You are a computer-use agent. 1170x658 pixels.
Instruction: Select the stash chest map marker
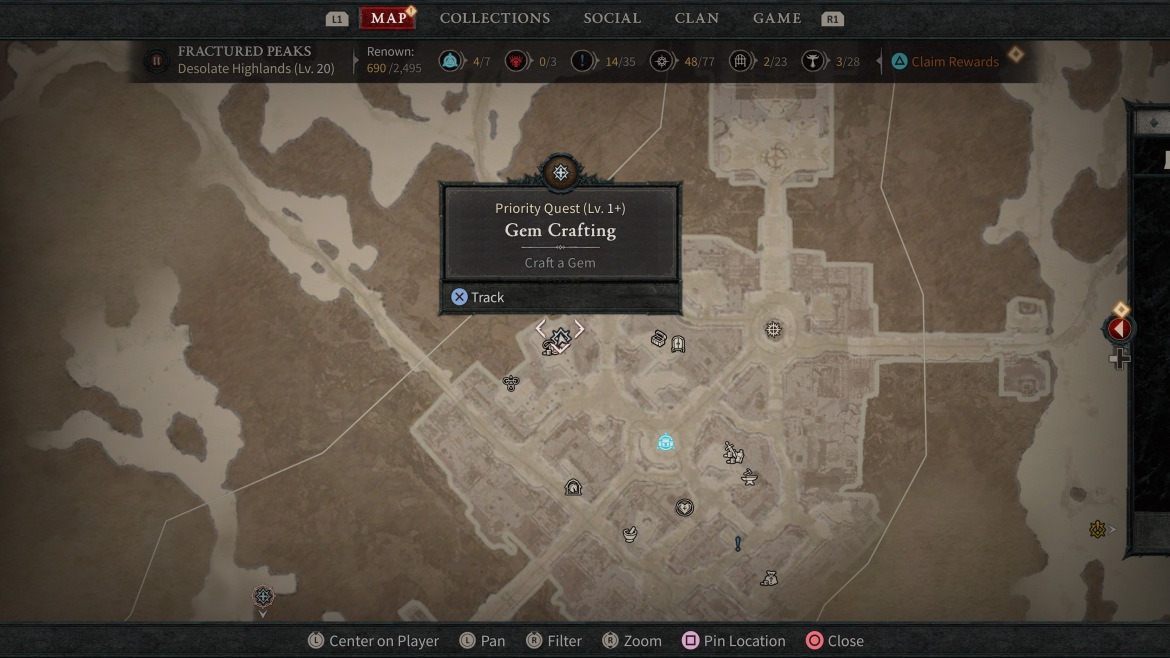659,340
